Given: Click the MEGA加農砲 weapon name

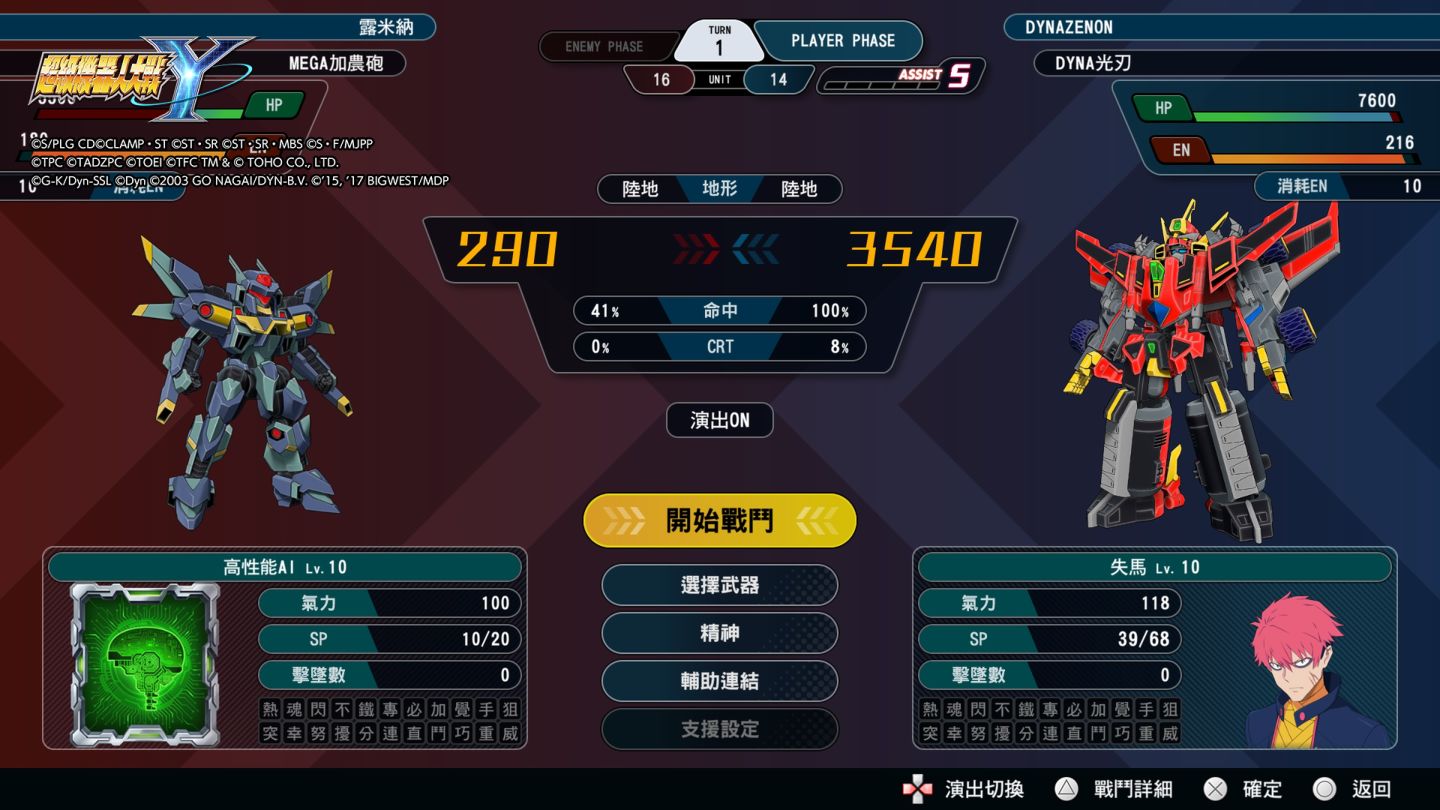Looking at the screenshot, I should pos(336,63).
